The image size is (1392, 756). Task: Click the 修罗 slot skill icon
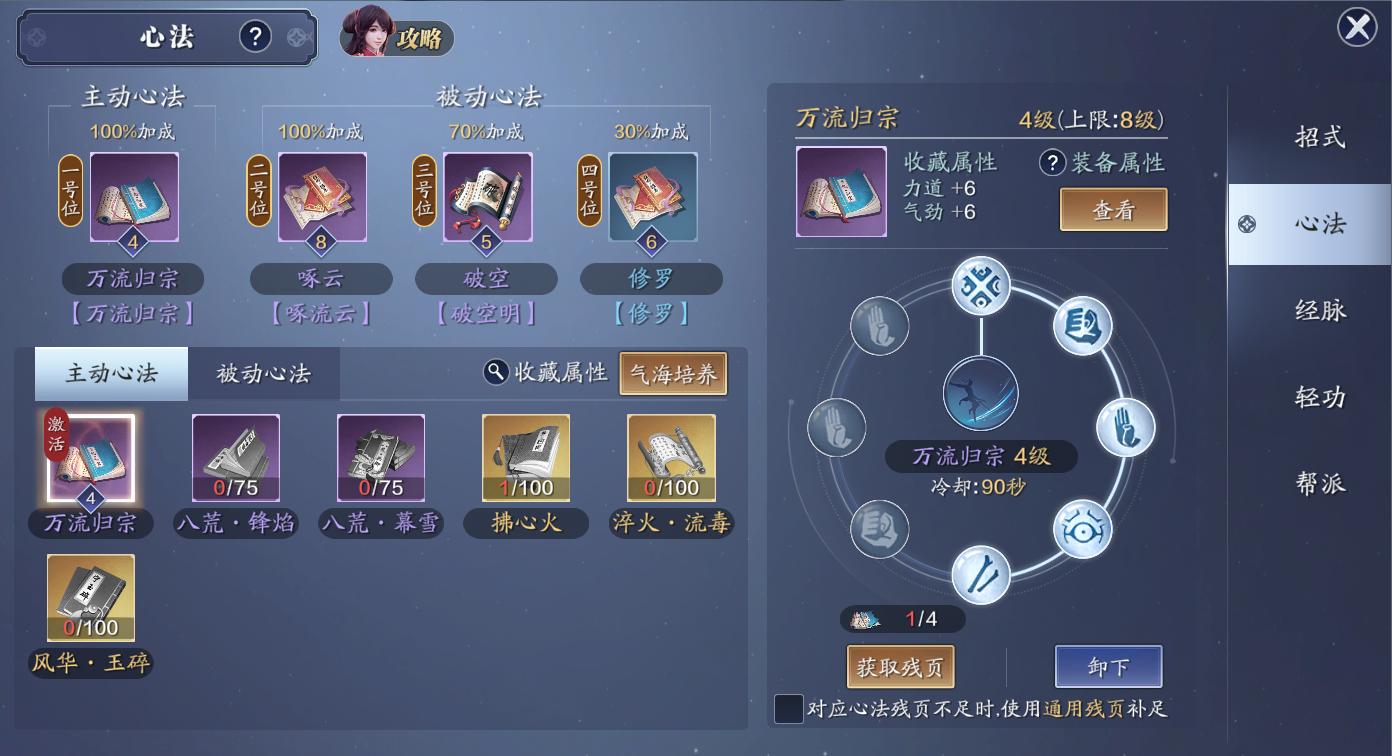pos(651,197)
